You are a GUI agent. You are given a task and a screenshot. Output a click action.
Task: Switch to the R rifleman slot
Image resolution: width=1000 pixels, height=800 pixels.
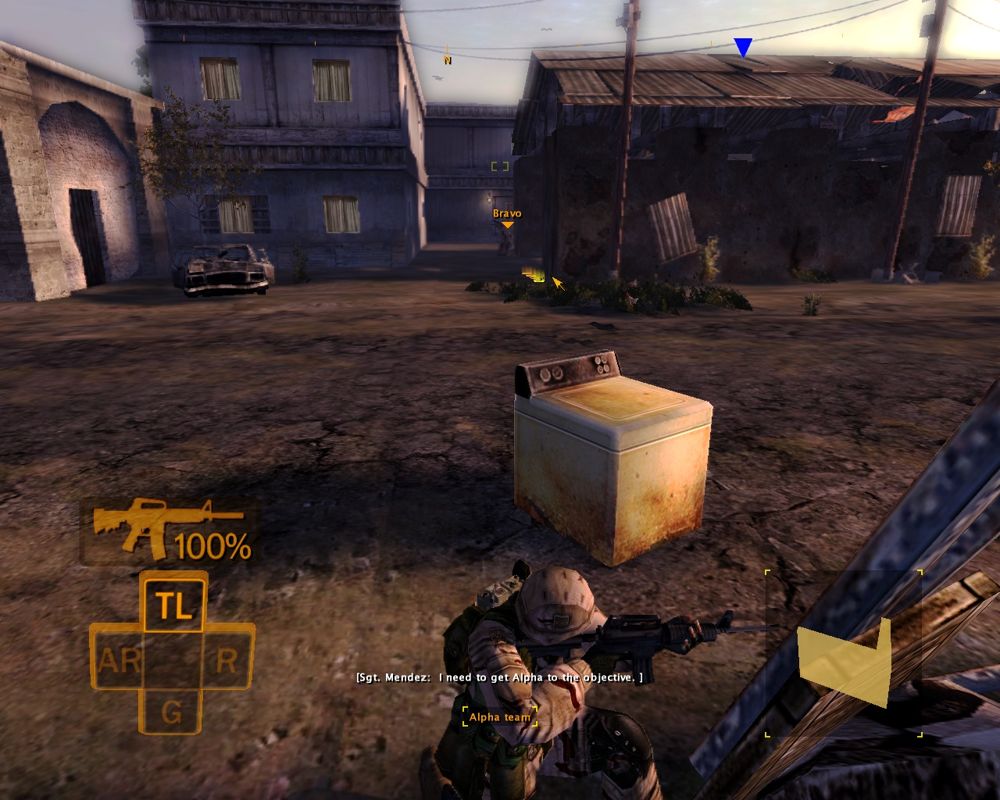pyautogui.click(x=227, y=659)
